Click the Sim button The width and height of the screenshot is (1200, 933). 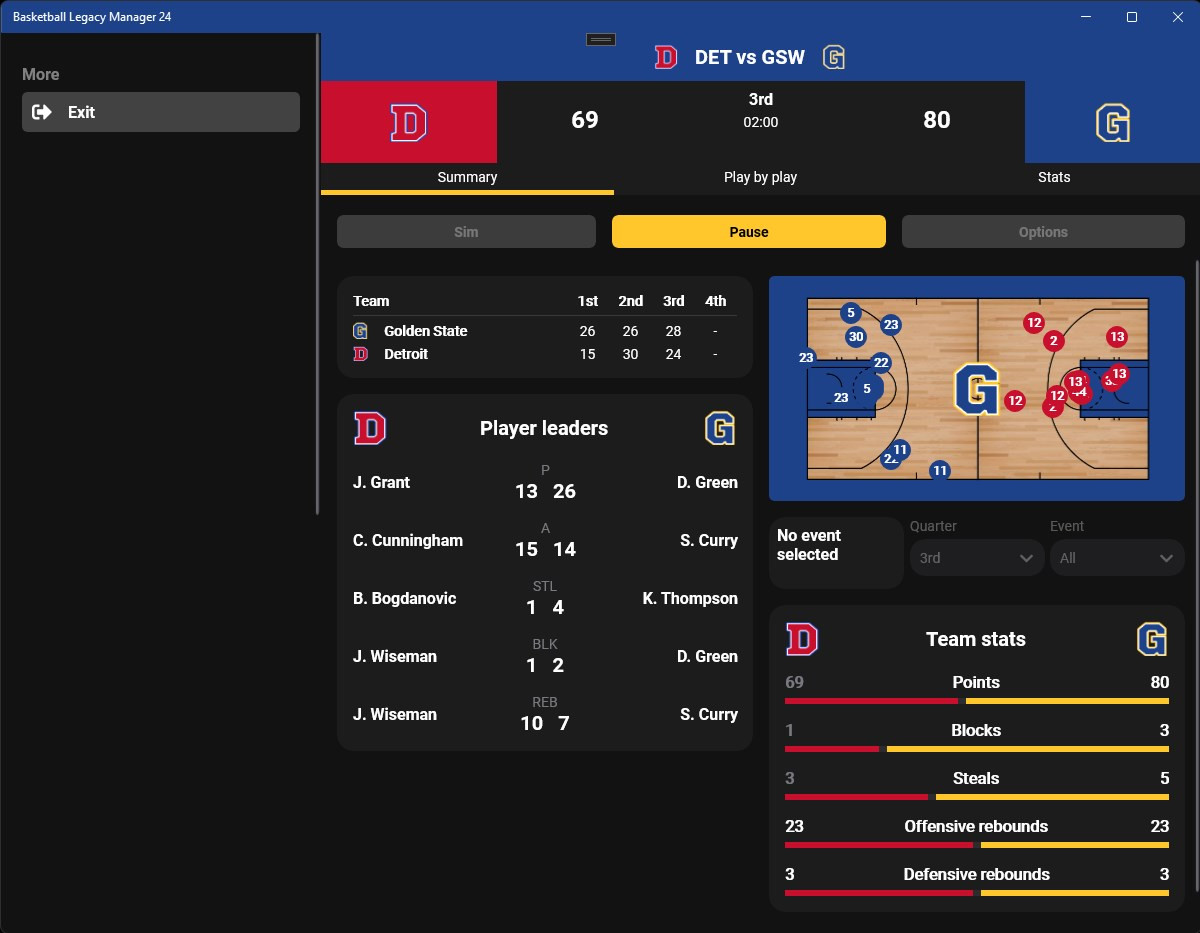(x=466, y=232)
